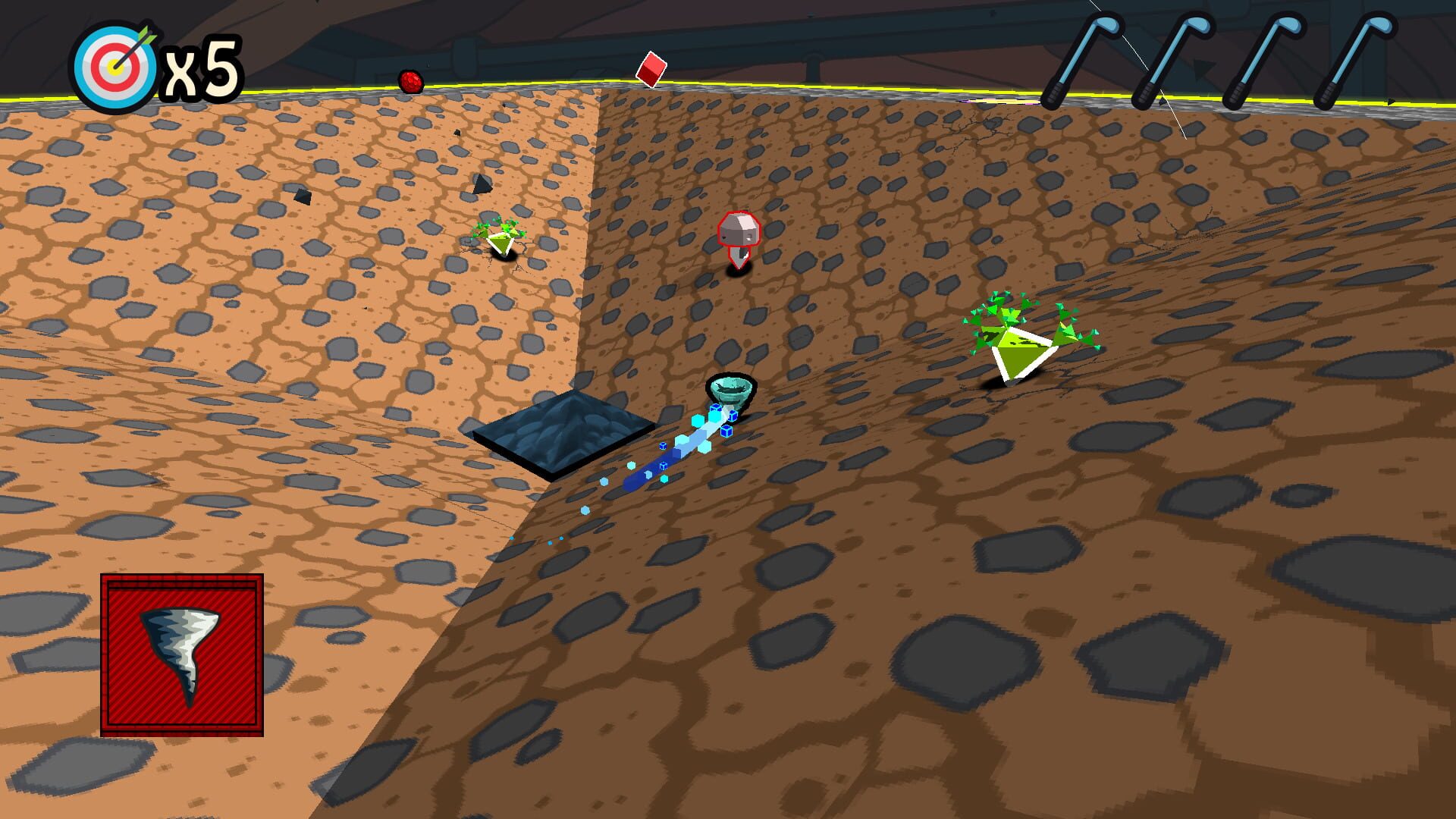Click the red diamond die above the horizon
Image resolution: width=1456 pixels, height=819 pixels.
point(652,70)
